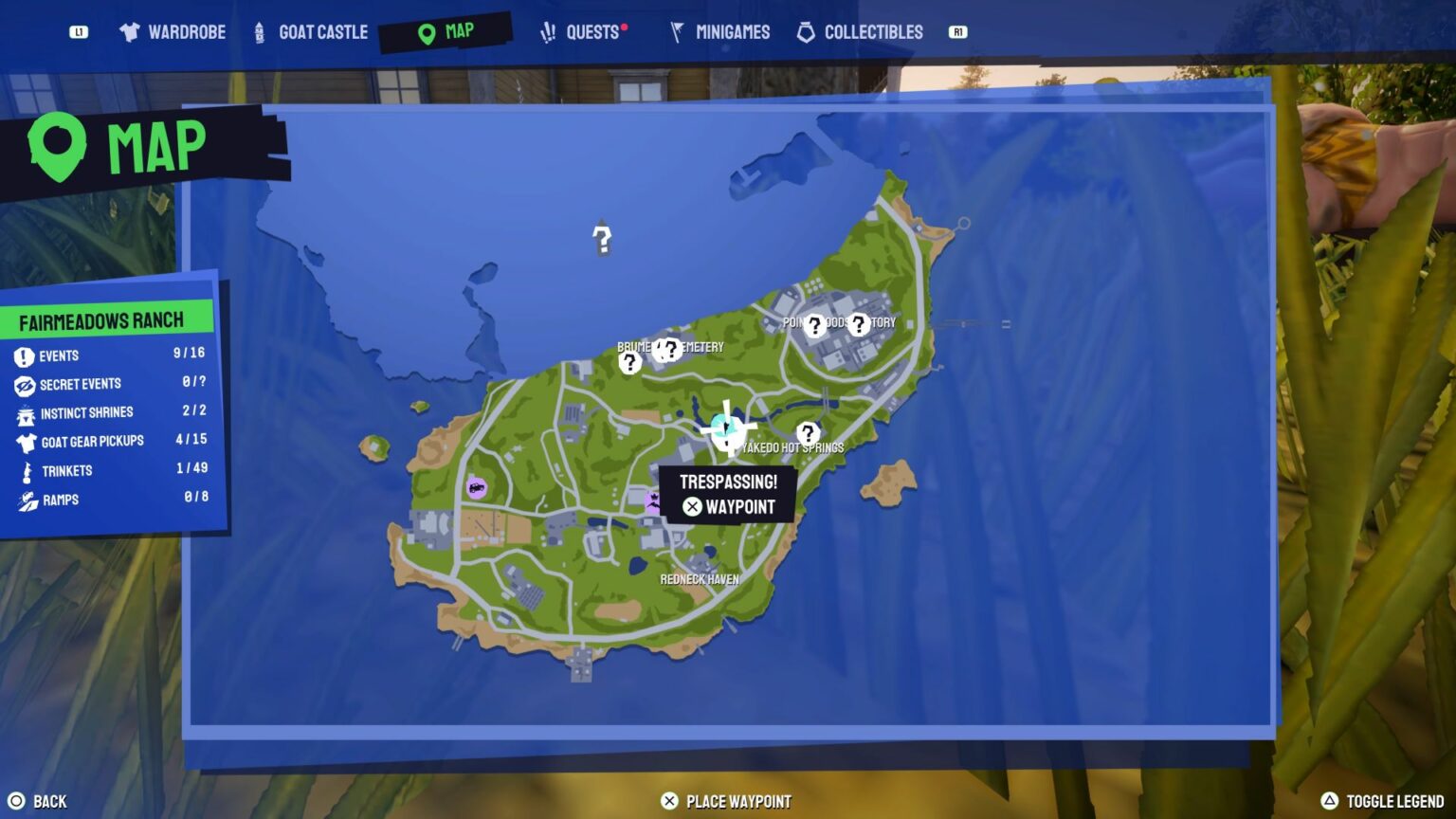Click Back at the bottom left
Image resolution: width=1456 pixels, height=819 pixels.
pos(40,800)
